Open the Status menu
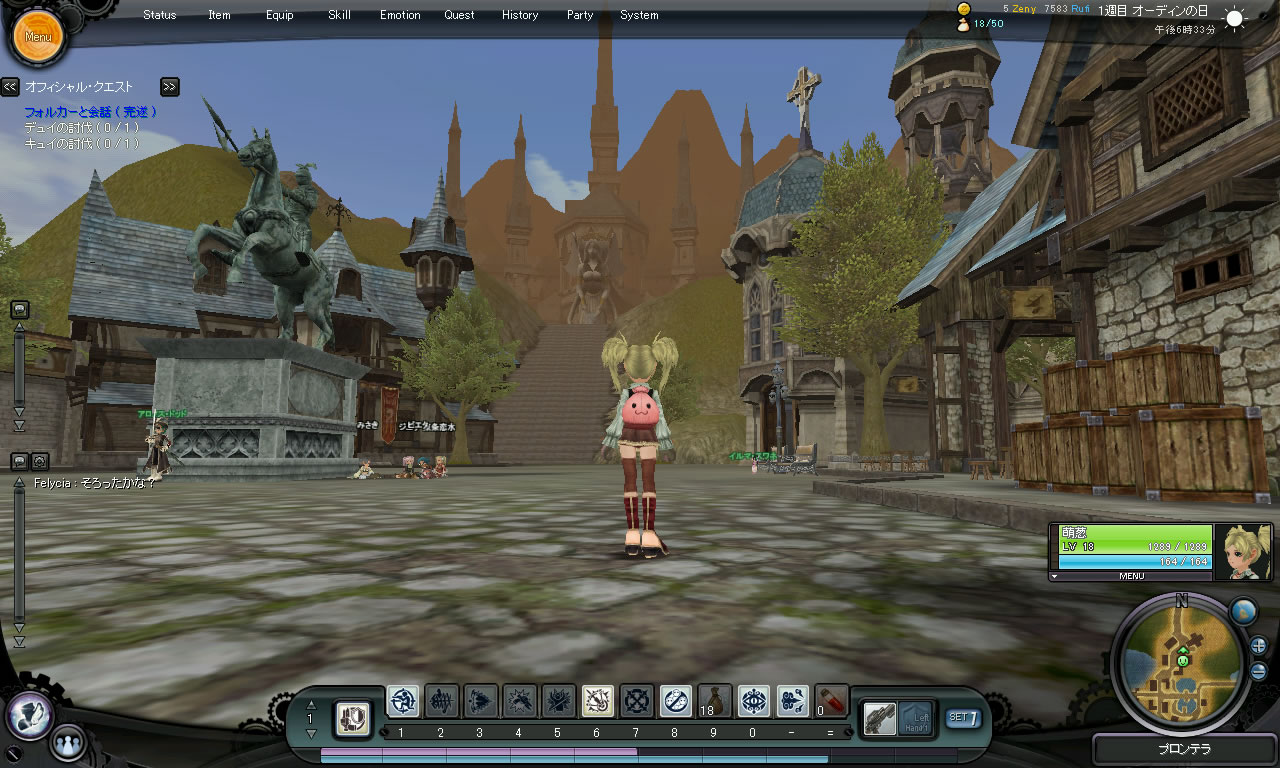The width and height of the screenshot is (1280, 768). [x=160, y=15]
